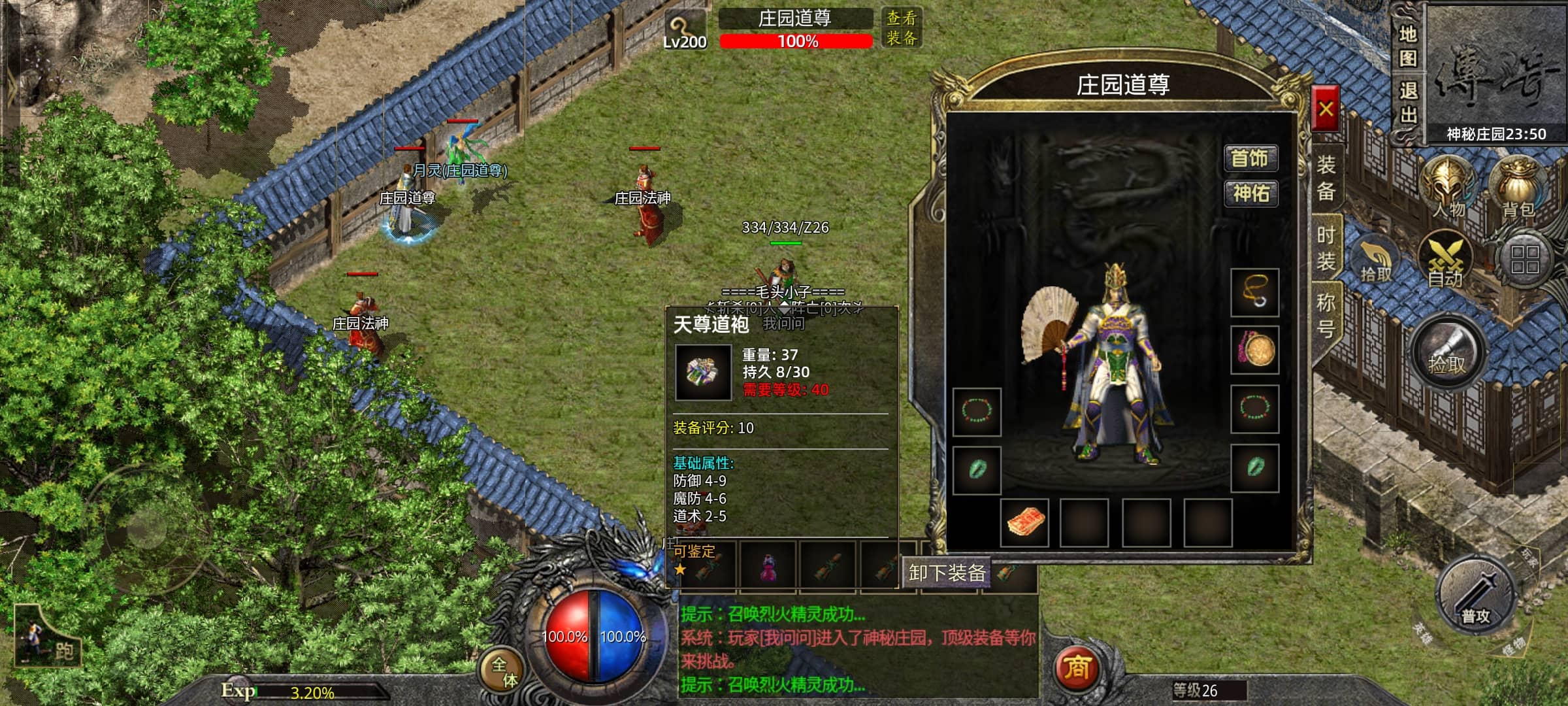Viewport: 1568px width, 706px height.
Task: Click the 查看装备 button
Action: pyautogui.click(x=902, y=27)
